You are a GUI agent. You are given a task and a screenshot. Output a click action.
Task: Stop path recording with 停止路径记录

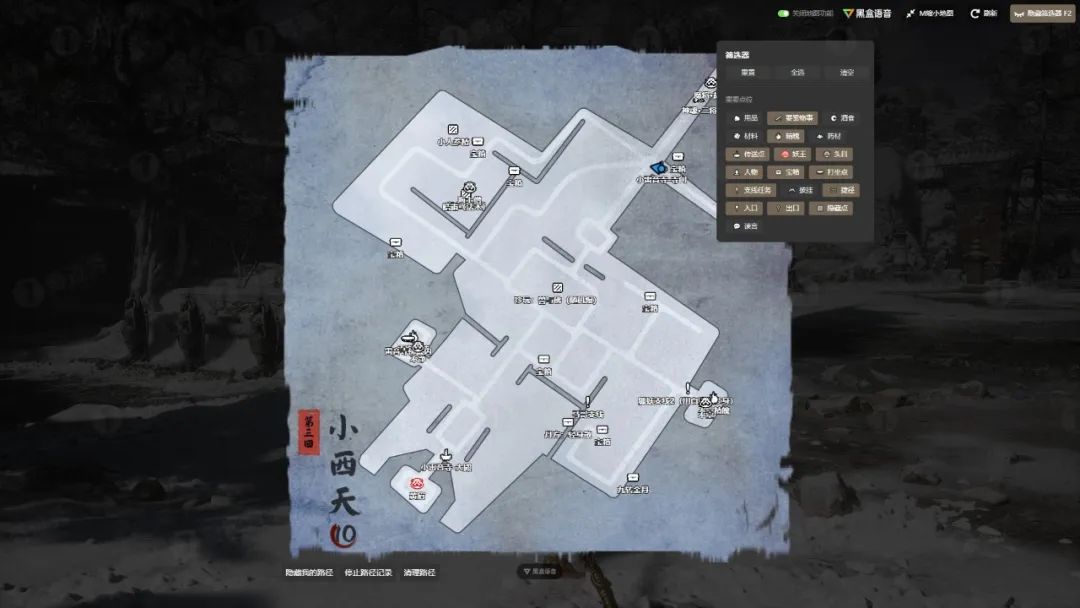coord(367,573)
